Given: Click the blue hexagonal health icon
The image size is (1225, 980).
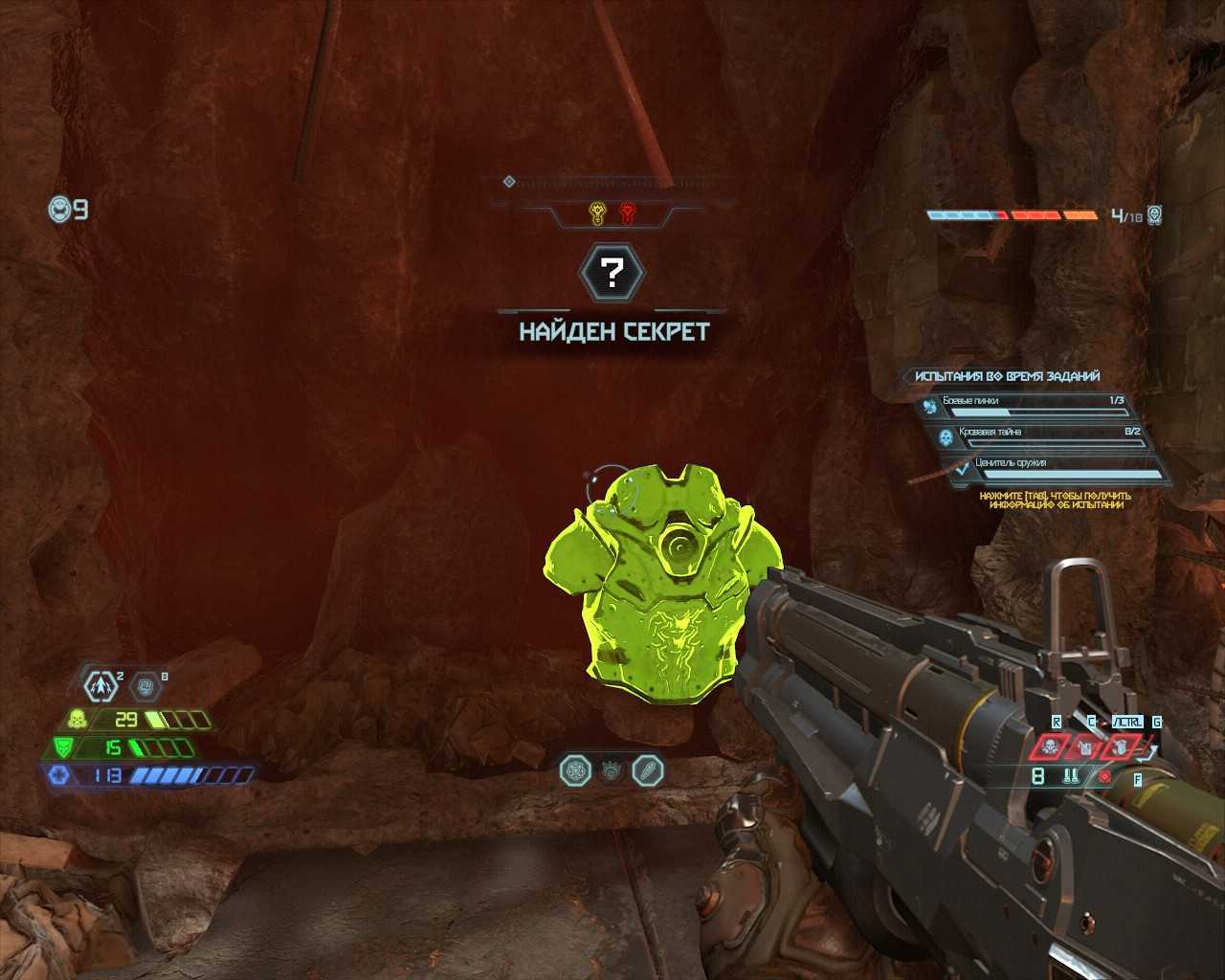Looking at the screenshot, I should click(56, 775).
